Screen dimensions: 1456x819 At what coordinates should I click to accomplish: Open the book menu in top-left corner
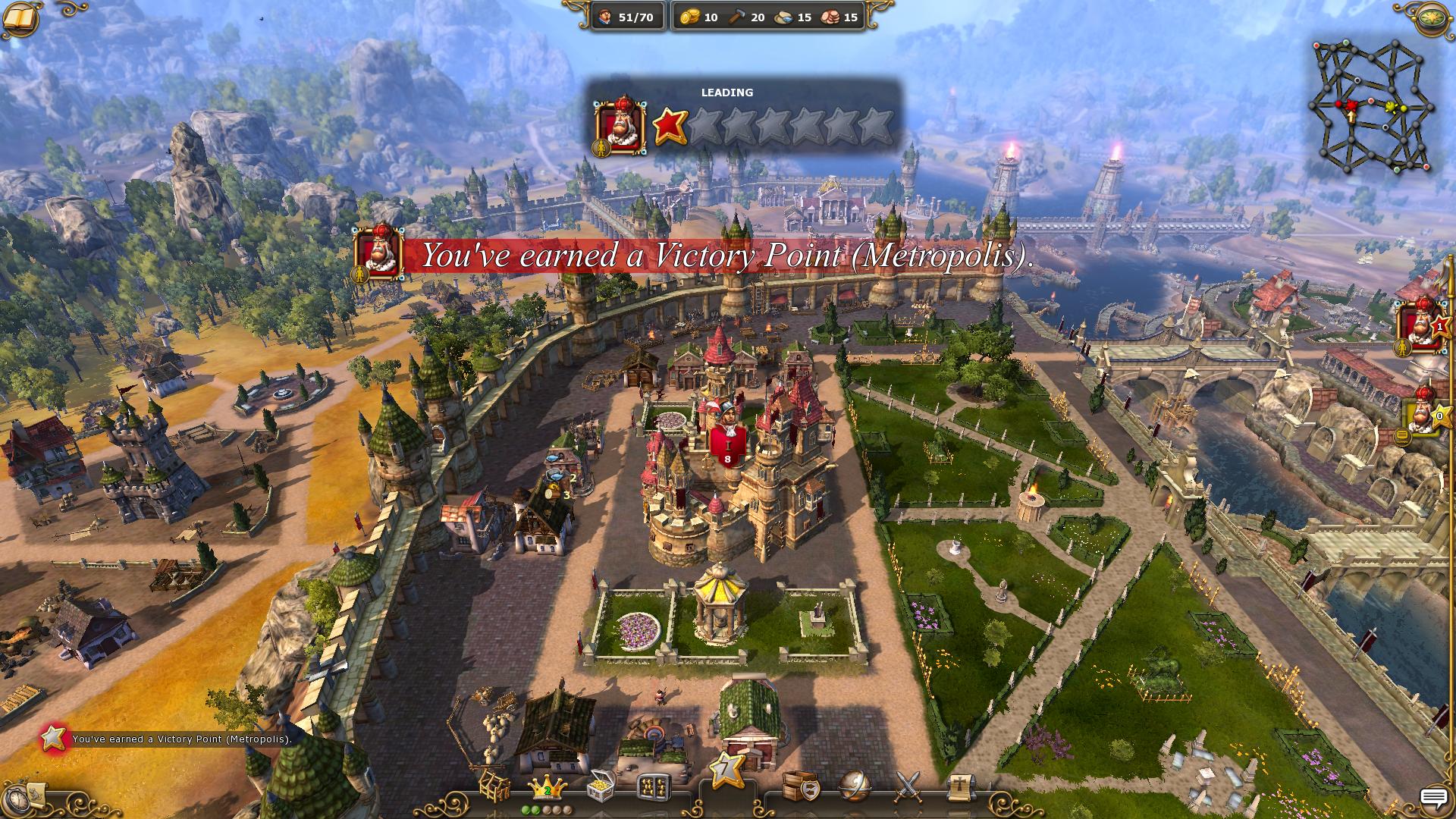(x=23, y=18)
